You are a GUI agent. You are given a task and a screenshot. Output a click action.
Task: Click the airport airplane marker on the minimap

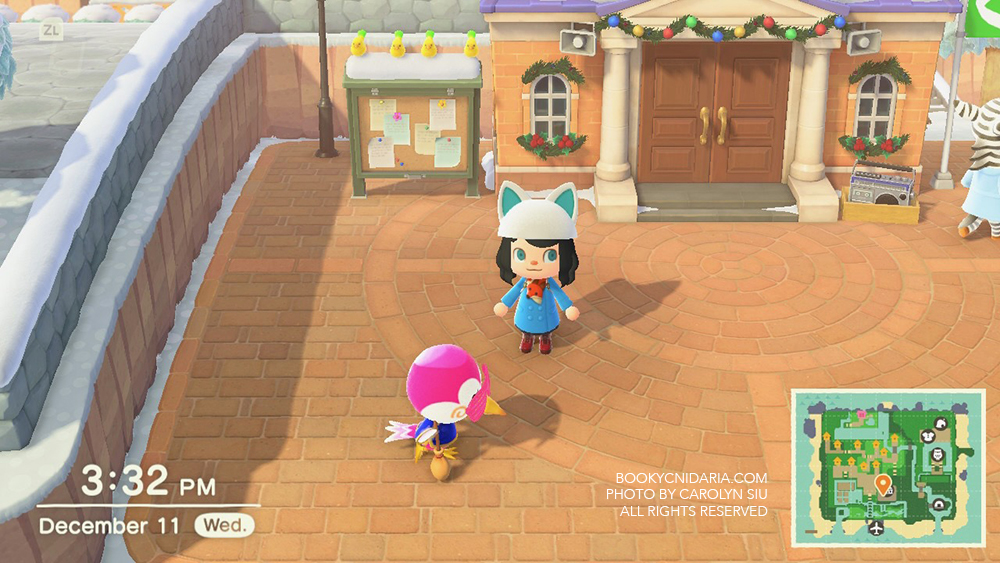click(x=877, y=528)
